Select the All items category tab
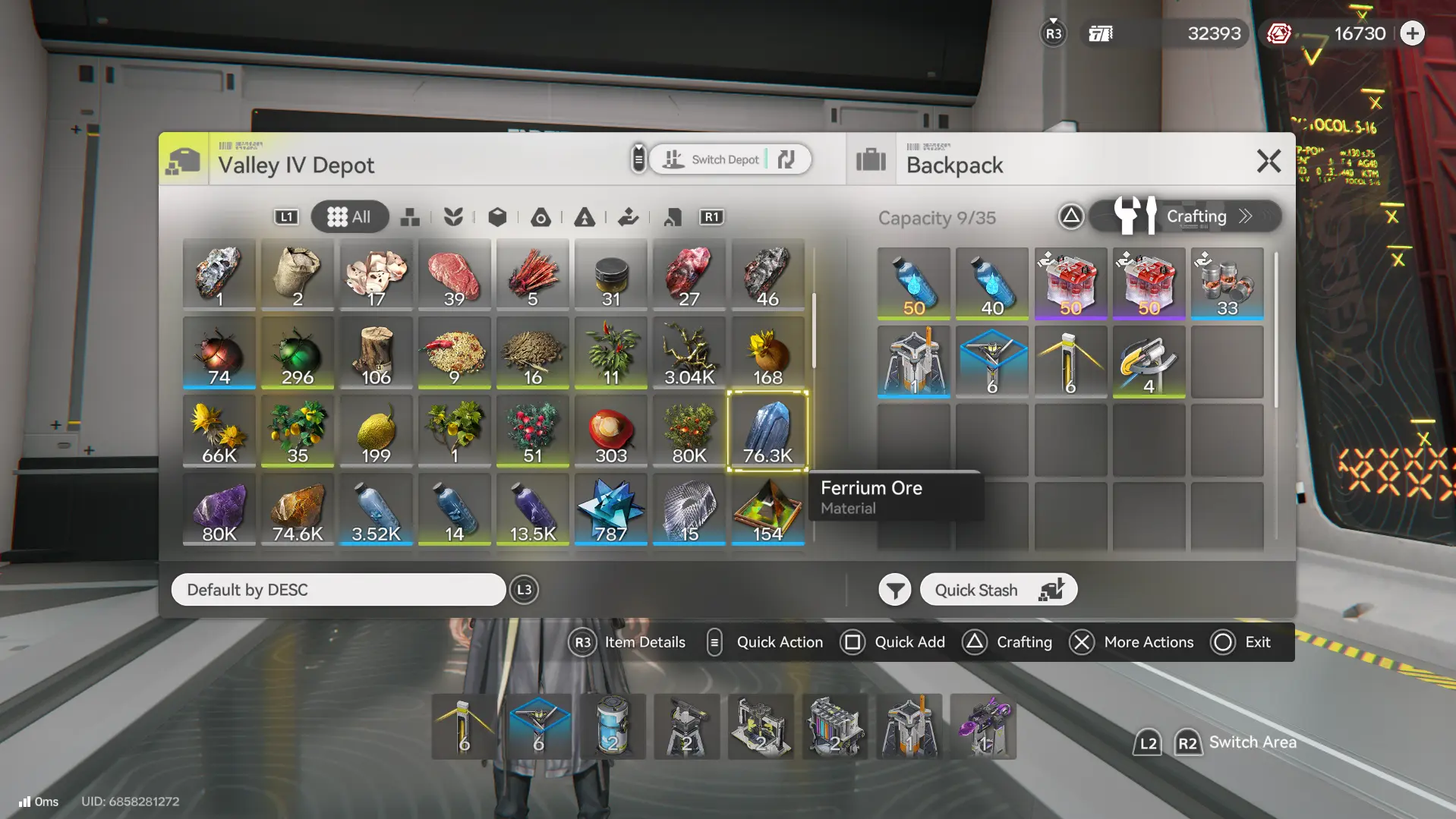 click(349, 217)
